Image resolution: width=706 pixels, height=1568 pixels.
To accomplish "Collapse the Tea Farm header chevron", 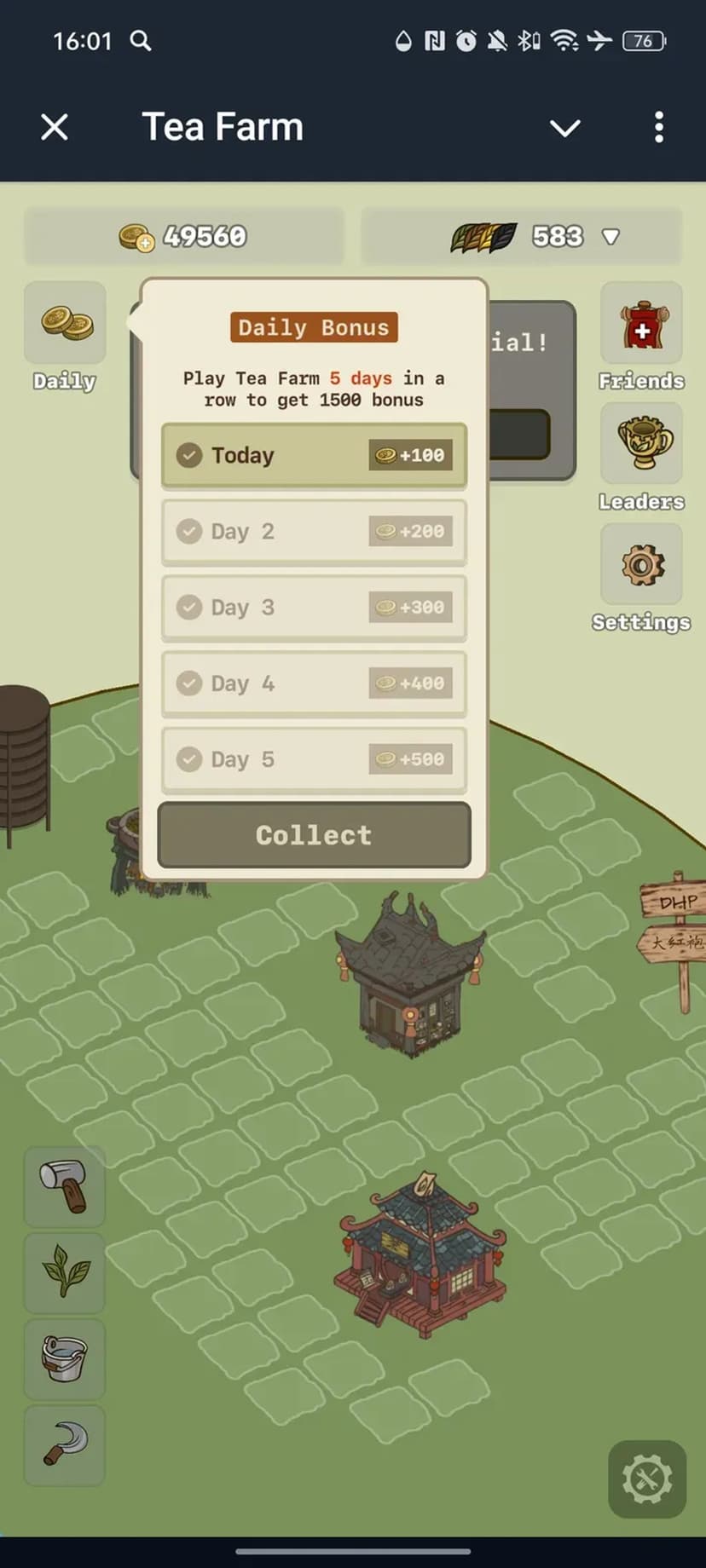I will (564, 128).
